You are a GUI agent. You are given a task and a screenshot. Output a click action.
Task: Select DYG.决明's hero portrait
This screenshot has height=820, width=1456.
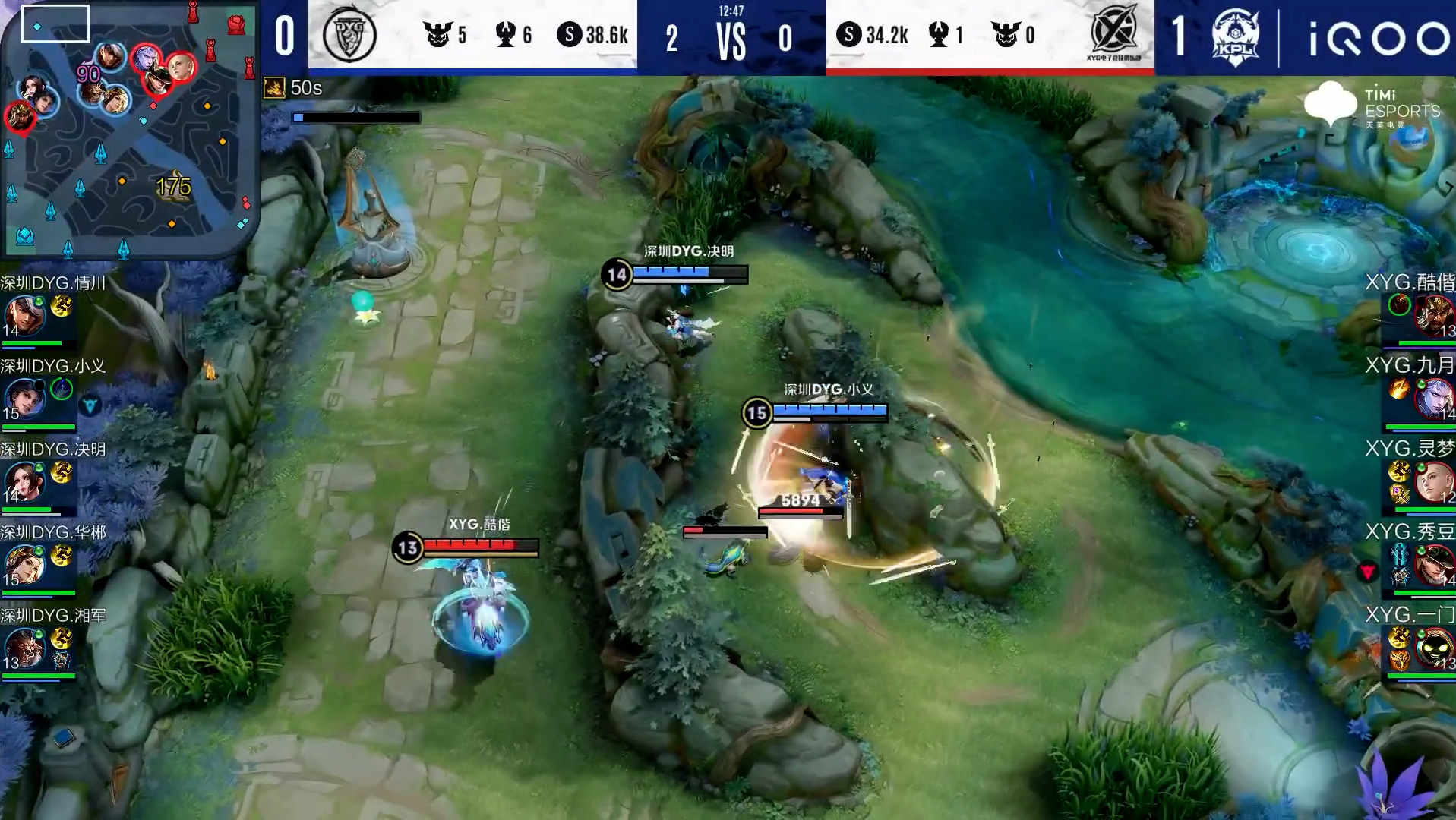(24, 481)
